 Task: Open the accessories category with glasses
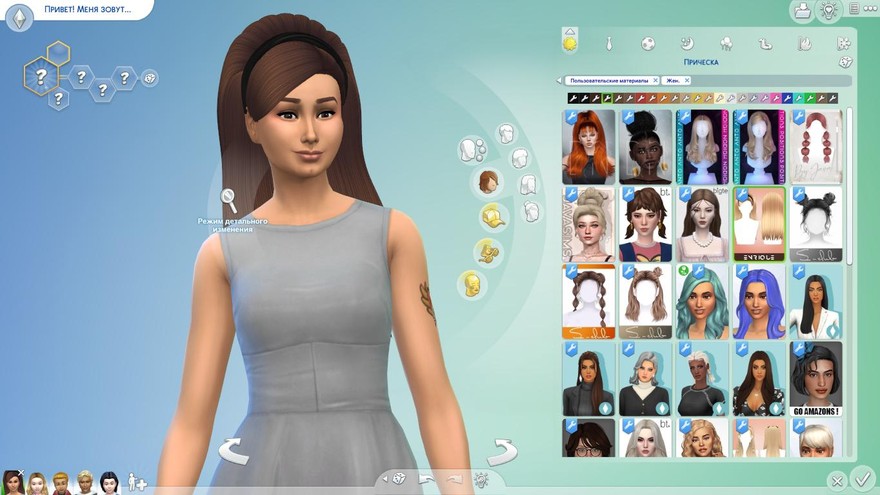(489, 250)
